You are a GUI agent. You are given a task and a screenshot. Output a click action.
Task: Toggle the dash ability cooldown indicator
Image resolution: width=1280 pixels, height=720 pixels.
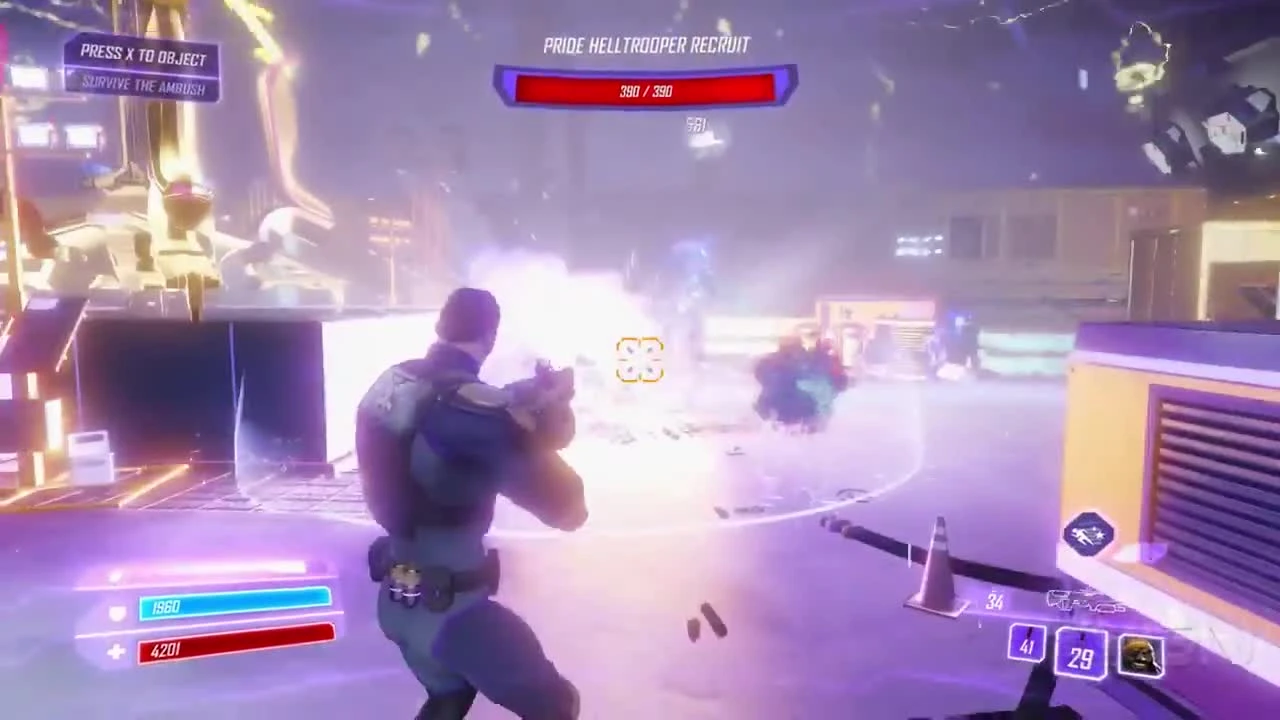pyautogui.click(x=1088, y=533)
